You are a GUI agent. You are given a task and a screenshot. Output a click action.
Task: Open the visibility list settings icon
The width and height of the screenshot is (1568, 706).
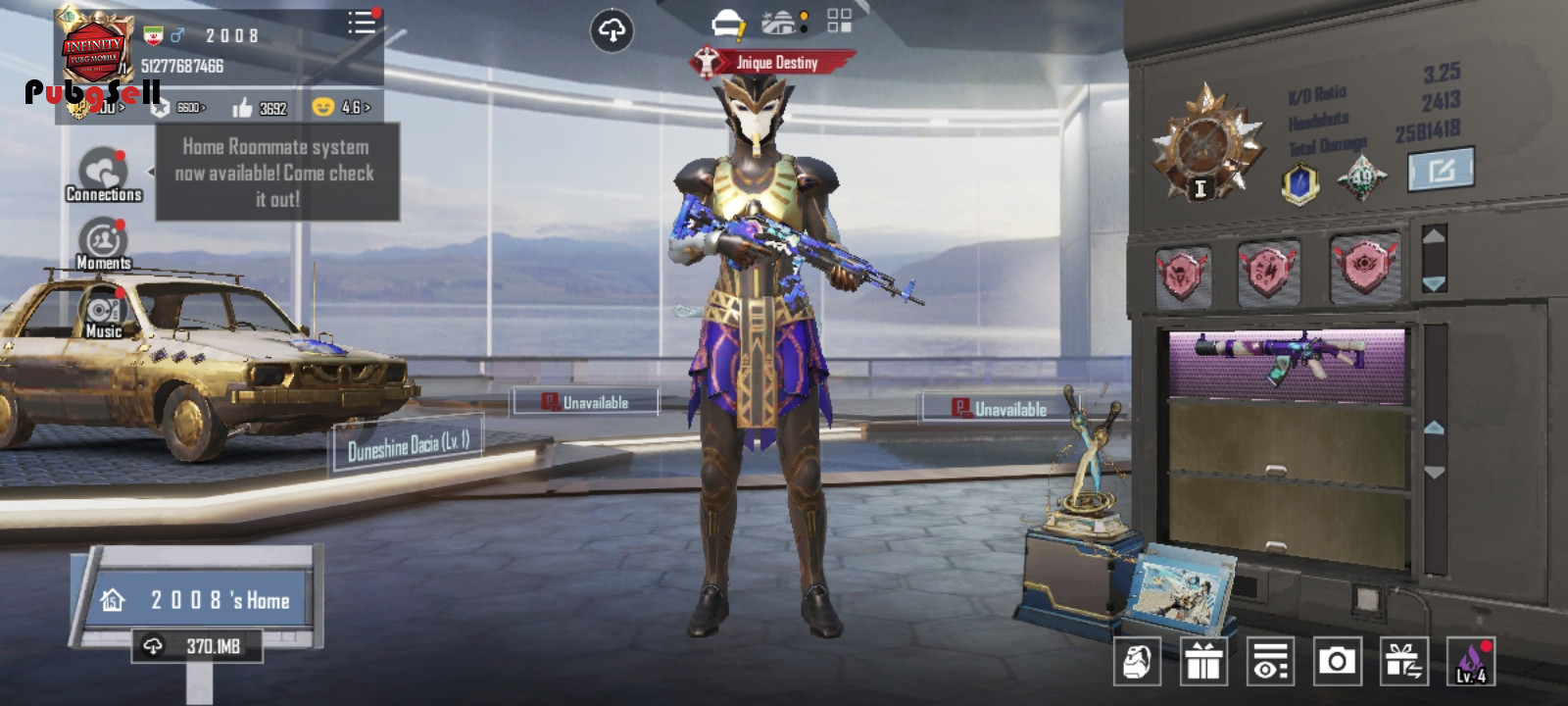click(1270, 662)
